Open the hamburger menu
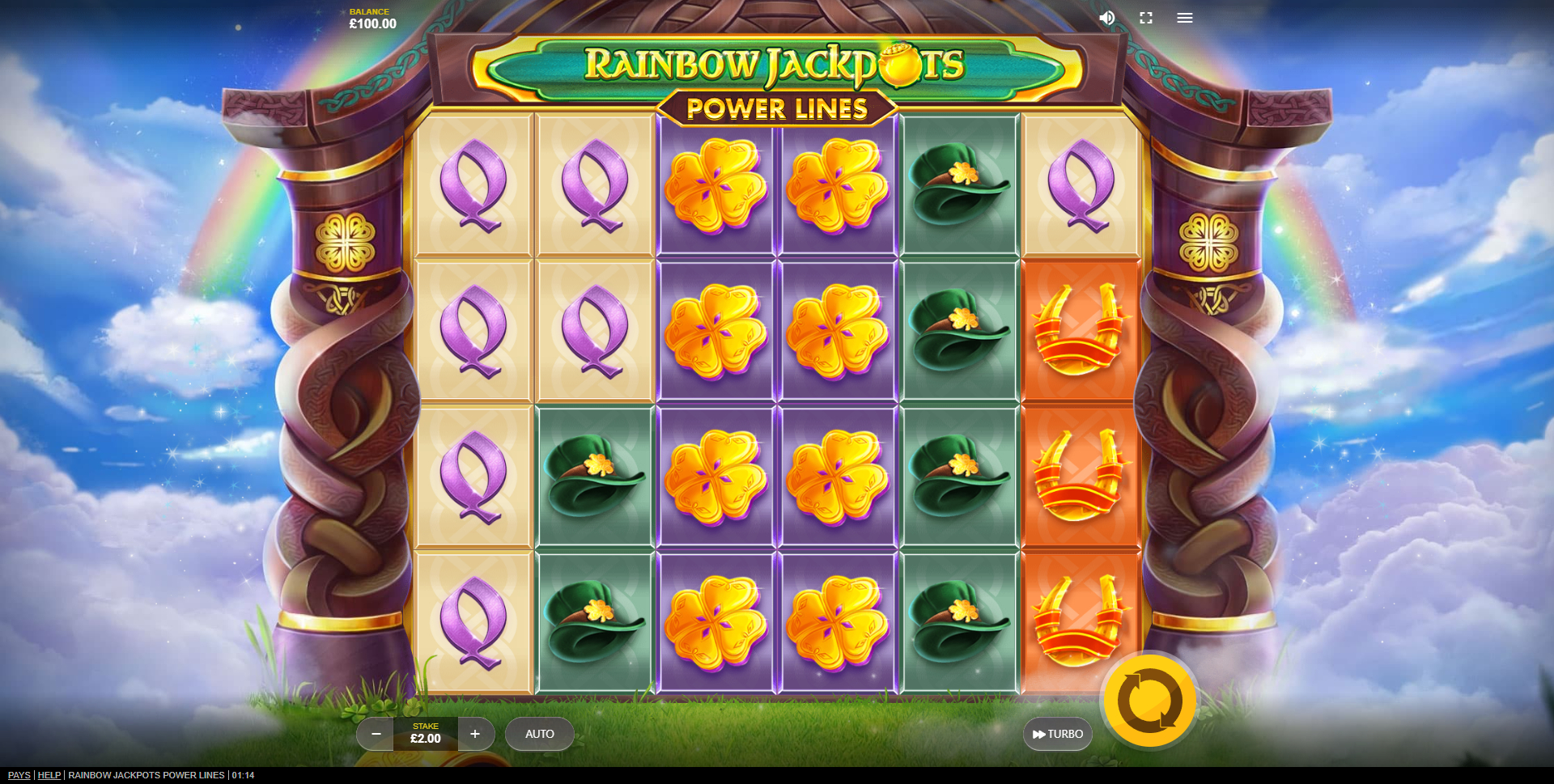Viewport: 1554px width, 784px height. pos(1185,18)
